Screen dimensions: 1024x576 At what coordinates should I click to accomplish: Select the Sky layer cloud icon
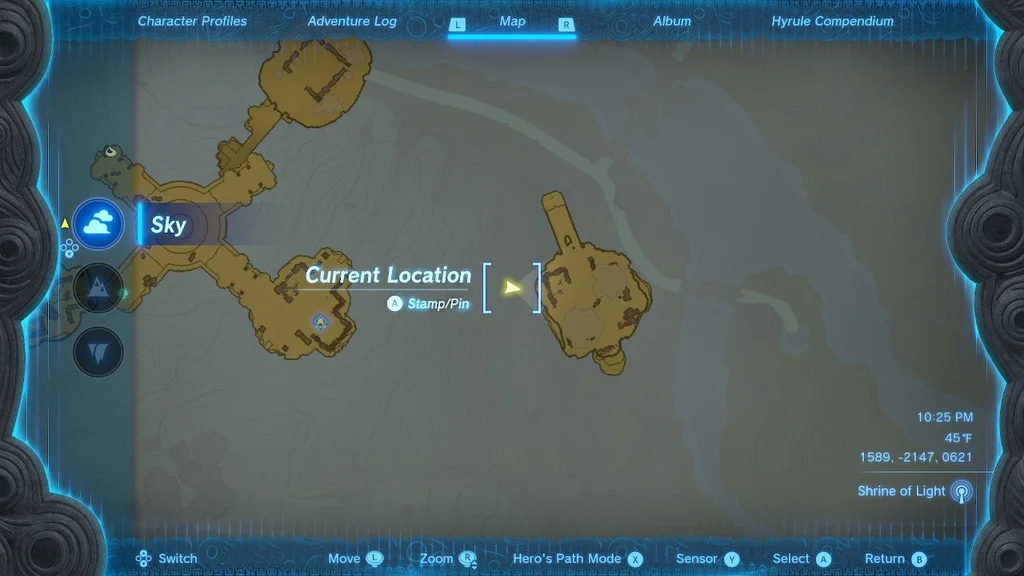point(98,224)
